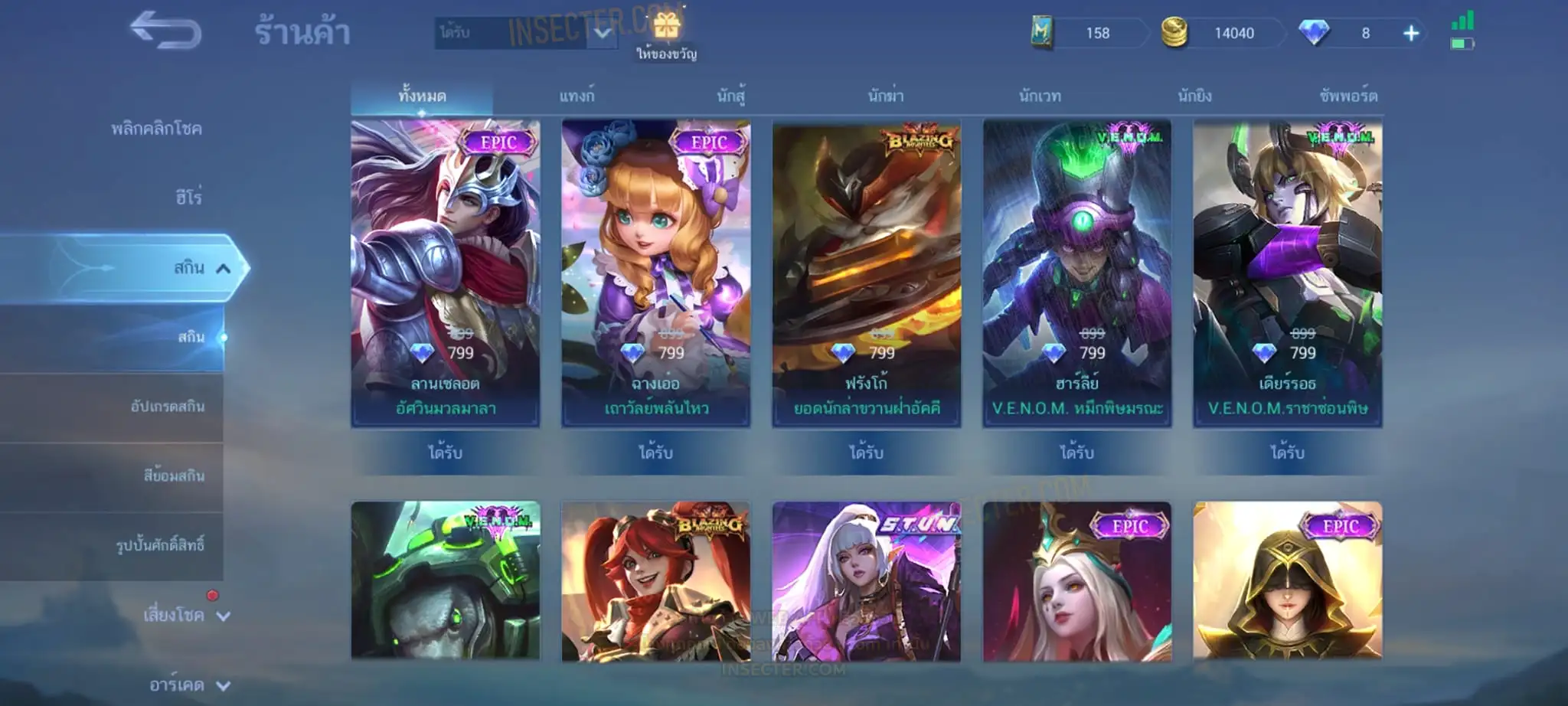This screenshot has width=1568, height=706.
Task: Select the Franco Blazing skin card
Action: [866, 273]
